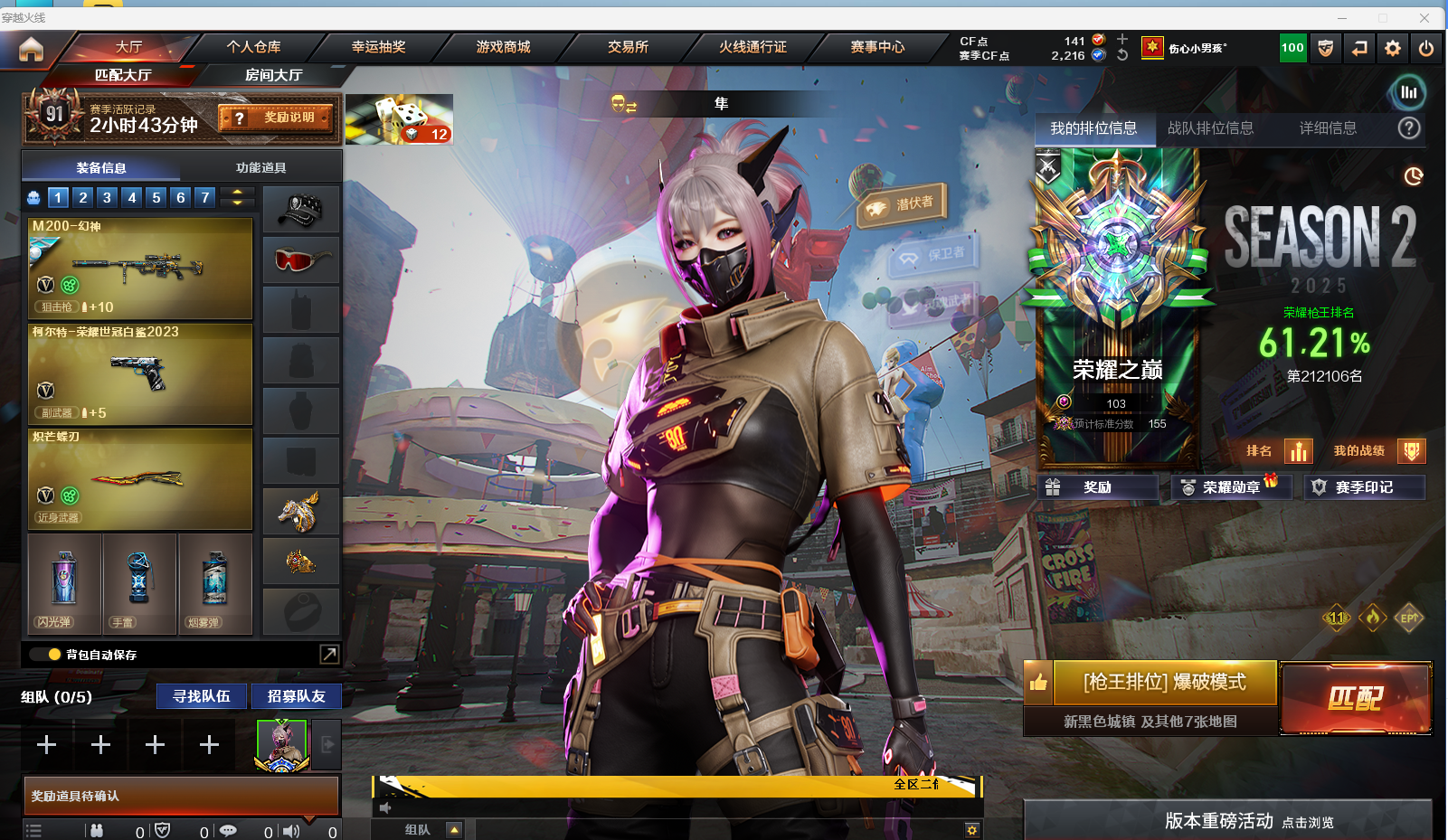Close the game window
This screenshot has height=840, width=1448.
[x=1424, y=17]
